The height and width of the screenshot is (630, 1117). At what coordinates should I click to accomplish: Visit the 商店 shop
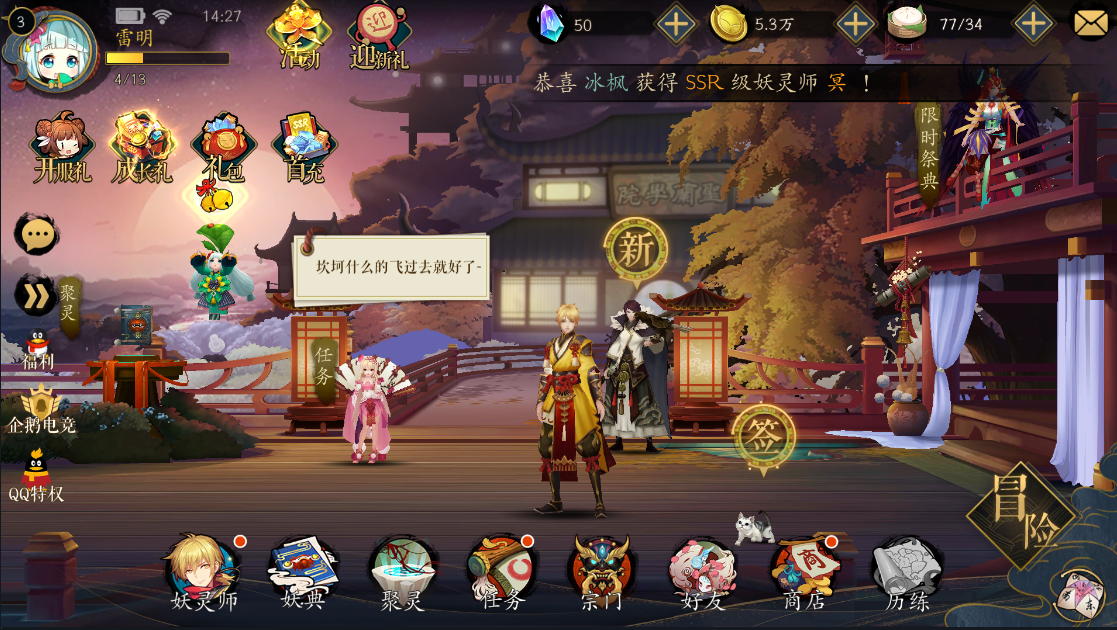(x=803, y=571)
